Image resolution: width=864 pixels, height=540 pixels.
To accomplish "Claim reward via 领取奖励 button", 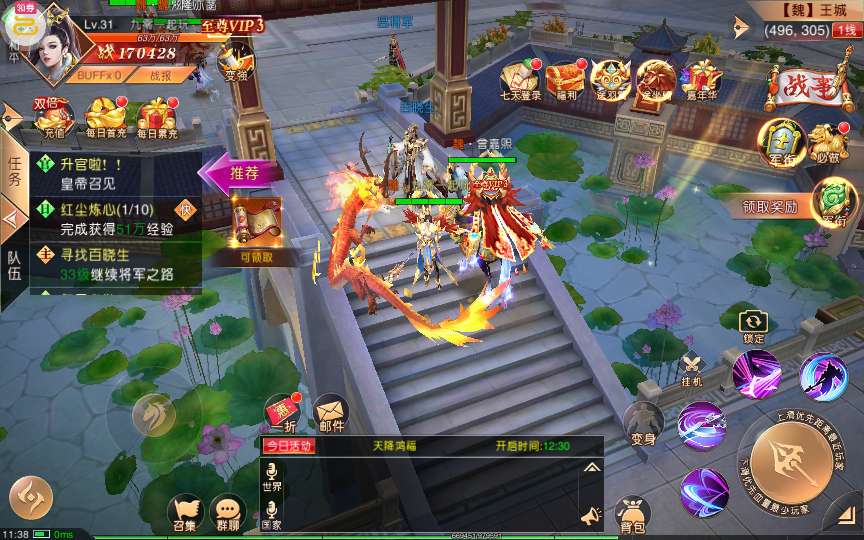I will coord(770,207).
